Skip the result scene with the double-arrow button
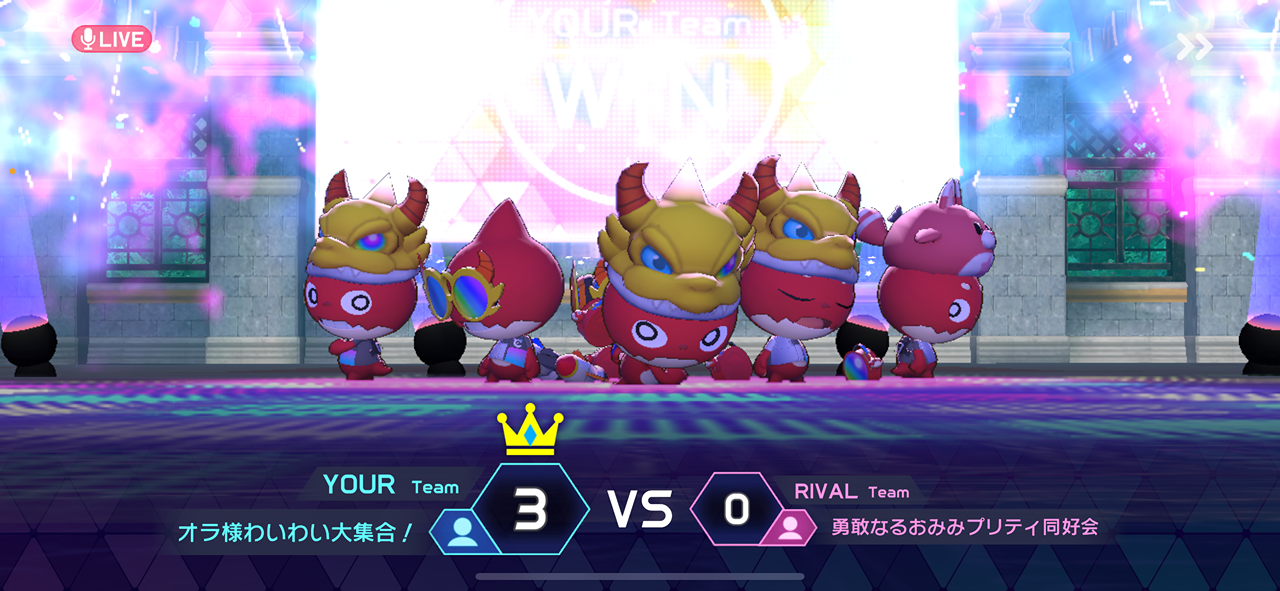This screenshot has height=591, width=1280. [1194, 46]
